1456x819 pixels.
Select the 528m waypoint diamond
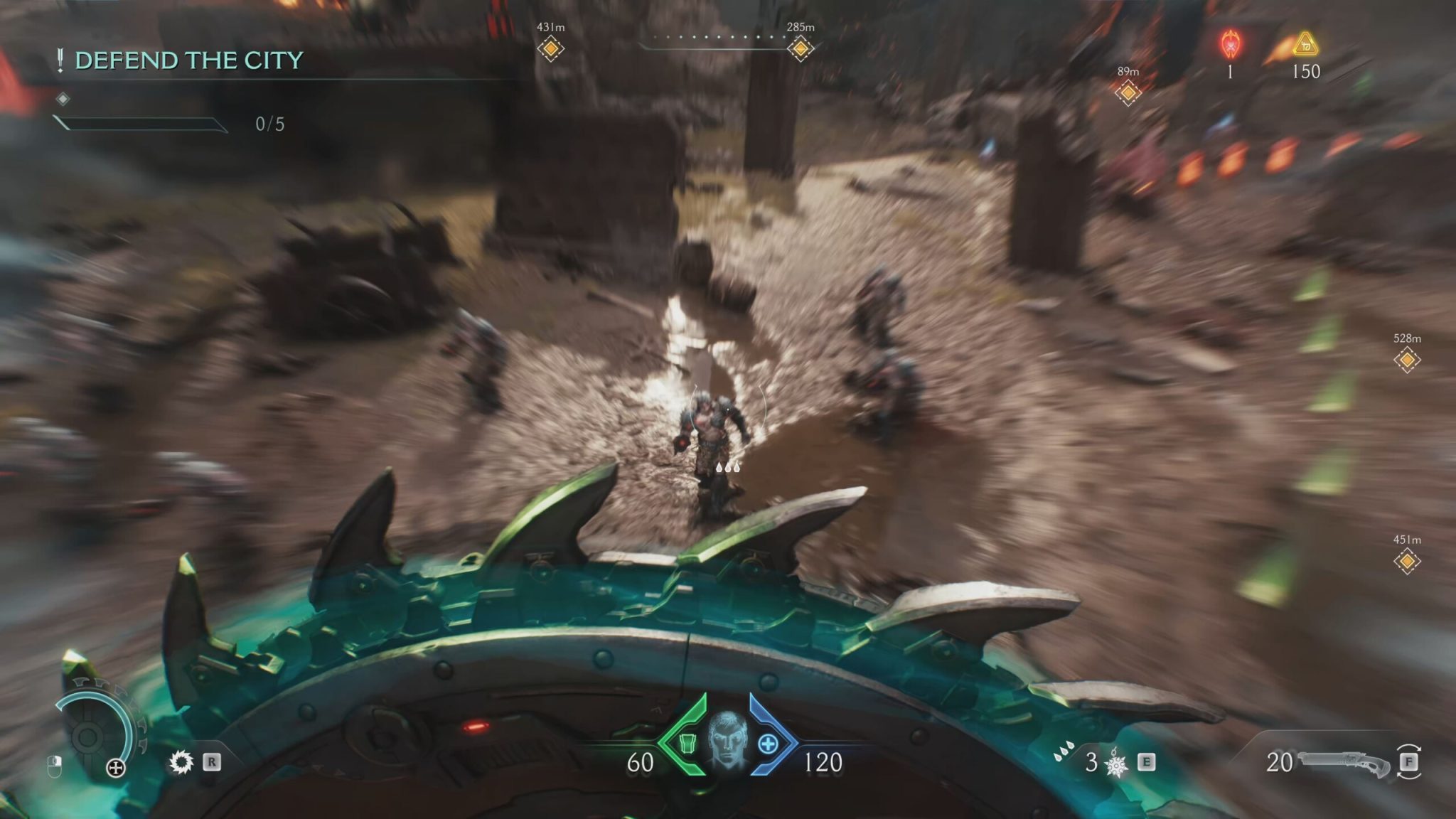coord(1407,360)
